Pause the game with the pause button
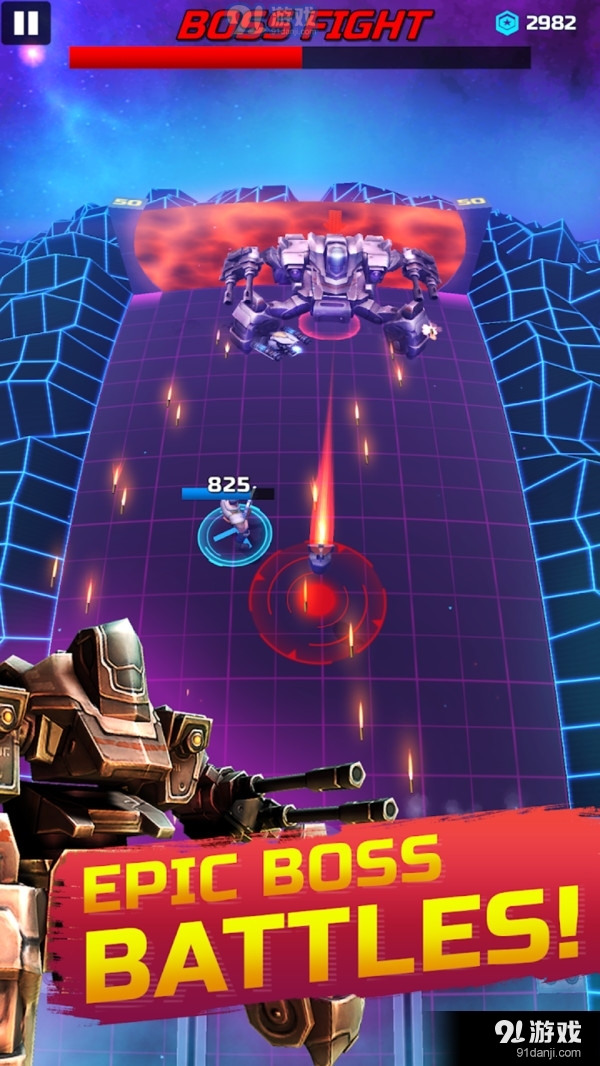Viewport: 600px width, 1066px height. tap(26, 23)
